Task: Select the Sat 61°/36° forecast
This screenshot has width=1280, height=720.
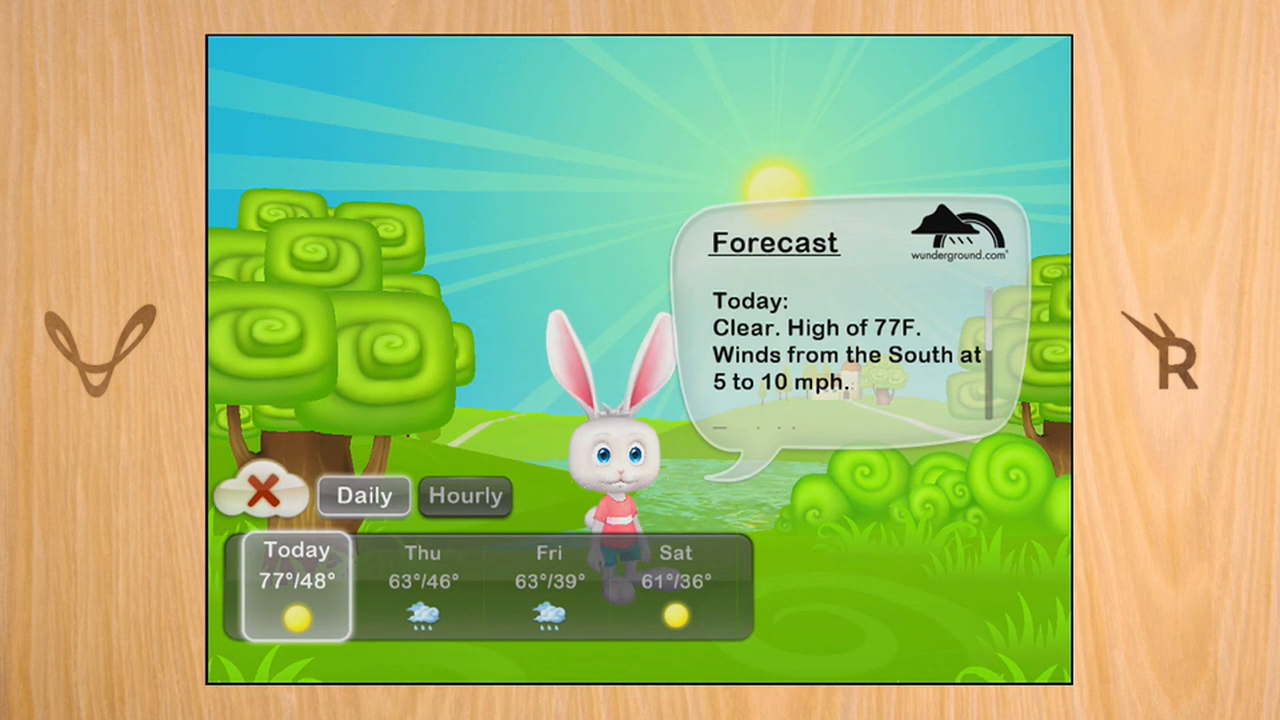Action: point(675,580)
